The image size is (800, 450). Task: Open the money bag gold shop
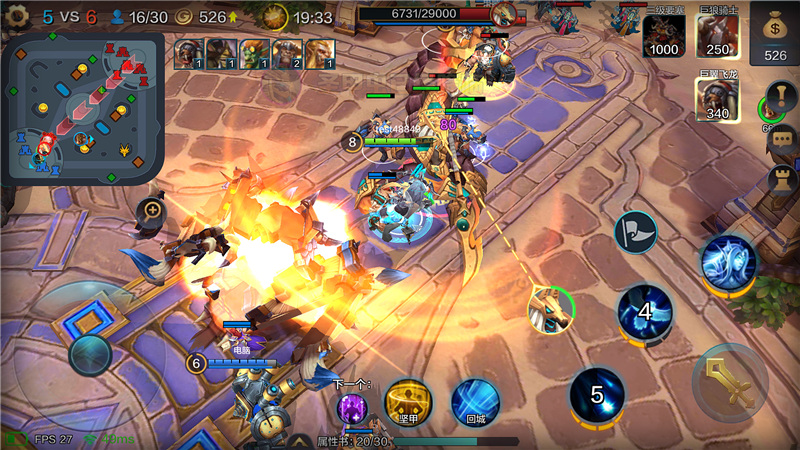pos(775,34)
